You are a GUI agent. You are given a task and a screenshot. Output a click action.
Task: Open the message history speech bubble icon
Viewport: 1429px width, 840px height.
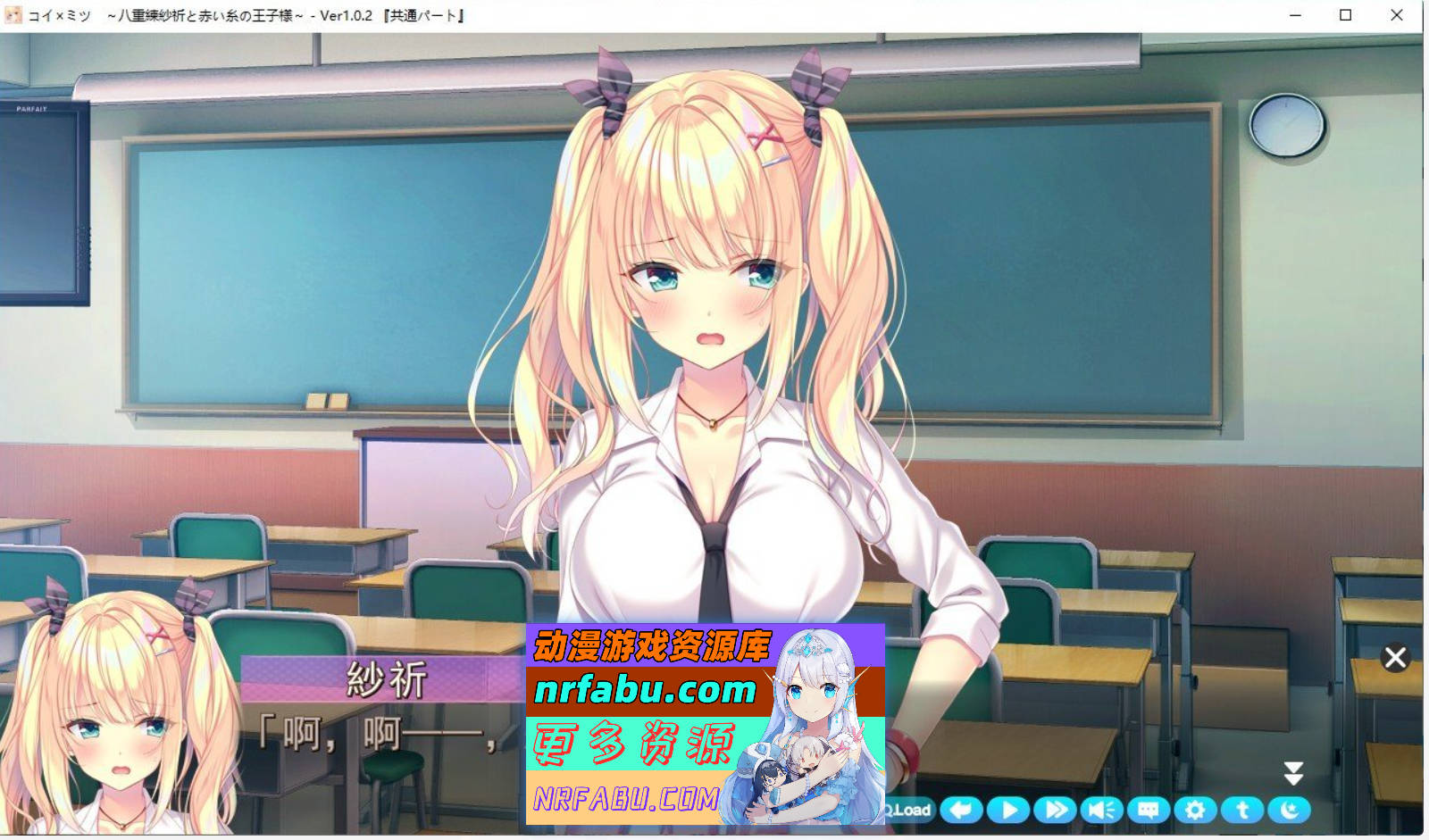[x=1148, y=810]
